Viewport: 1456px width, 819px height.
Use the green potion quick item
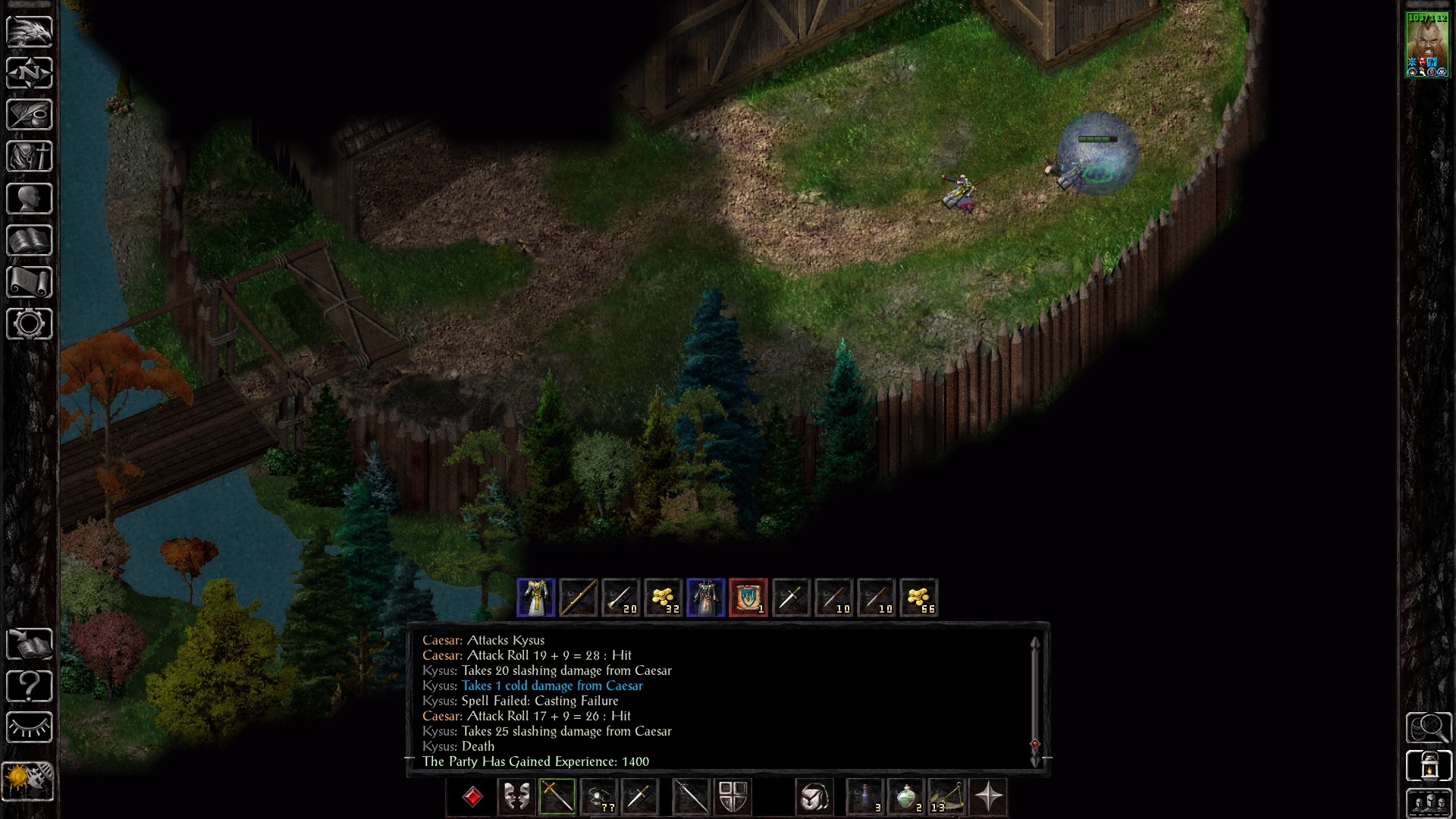click(906, 797)
